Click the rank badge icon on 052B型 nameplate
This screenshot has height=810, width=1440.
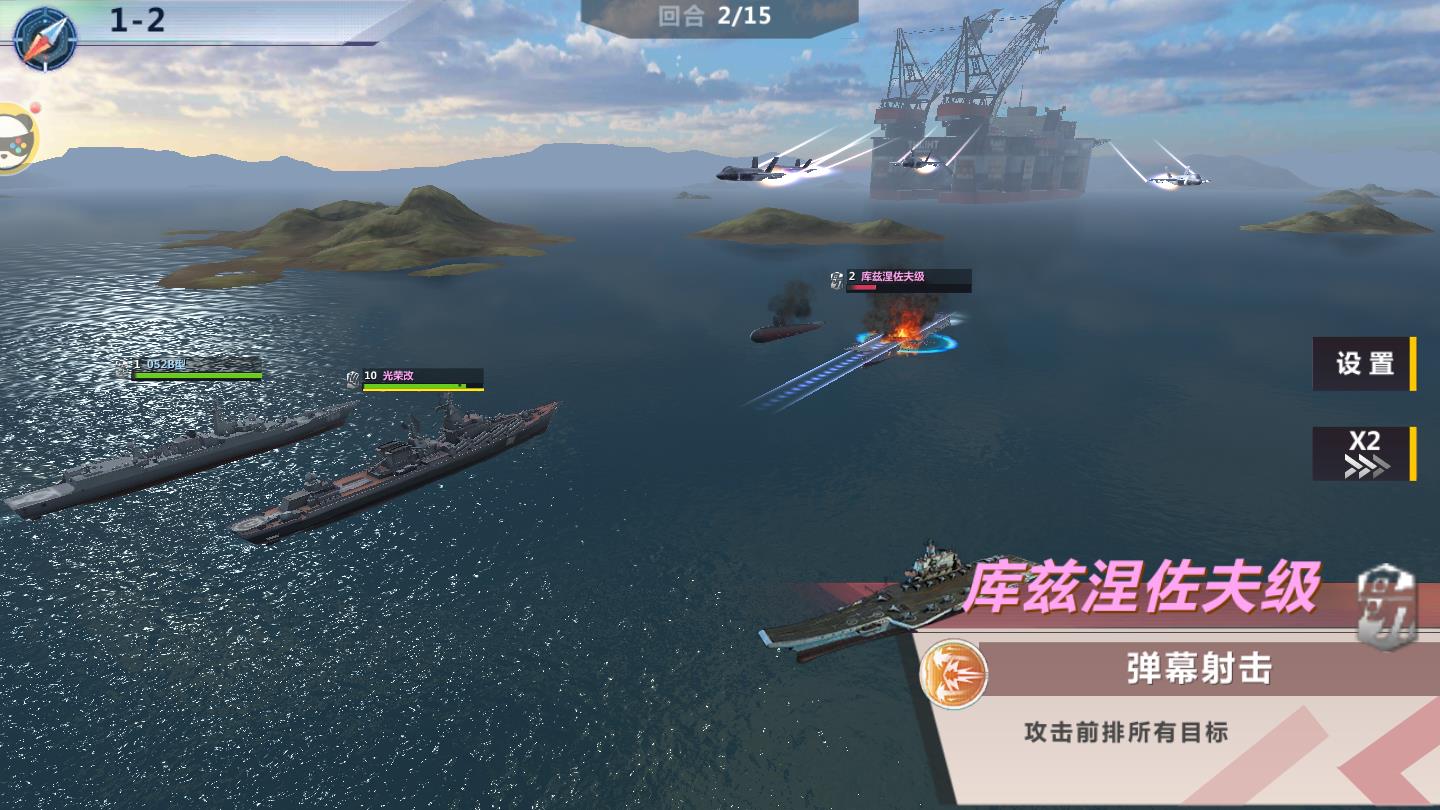[120, 368]
